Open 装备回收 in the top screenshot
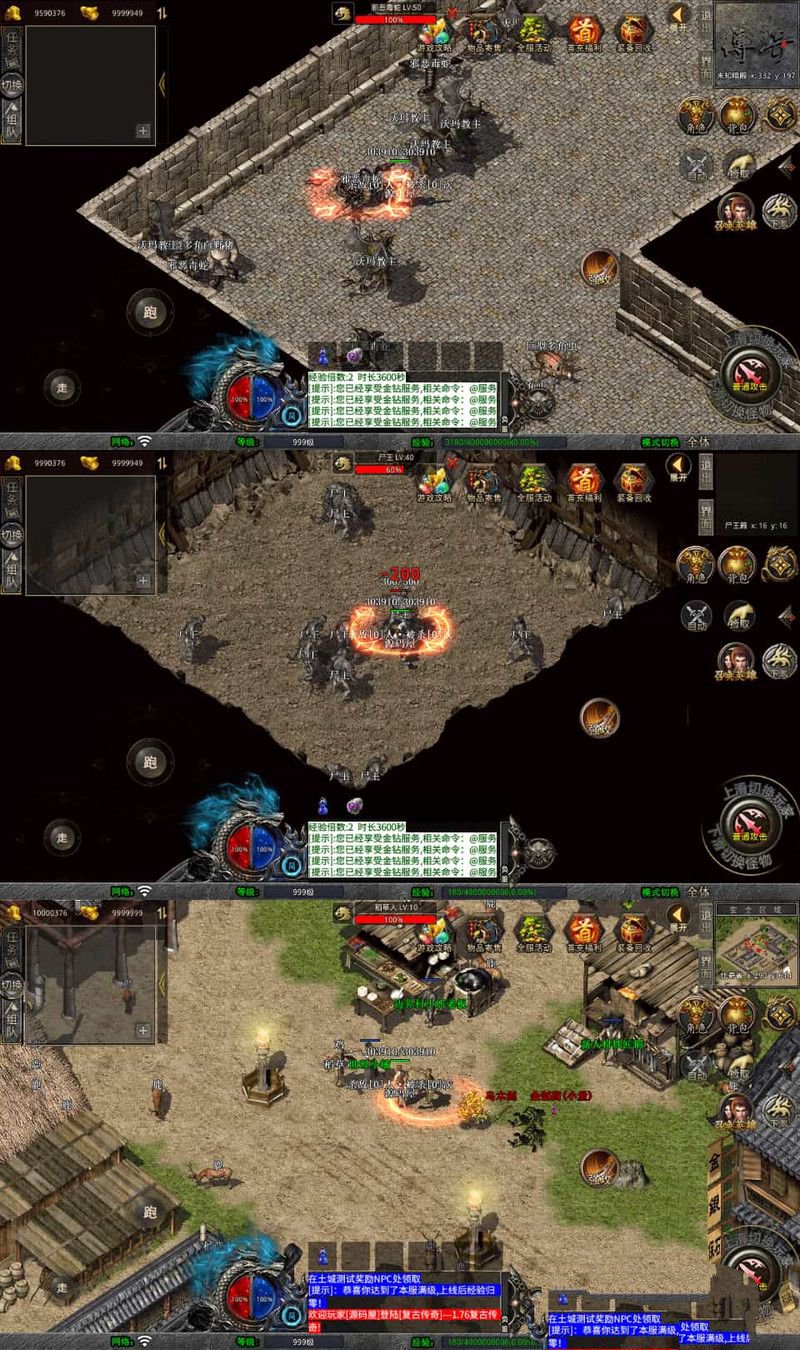 point(633,32)
